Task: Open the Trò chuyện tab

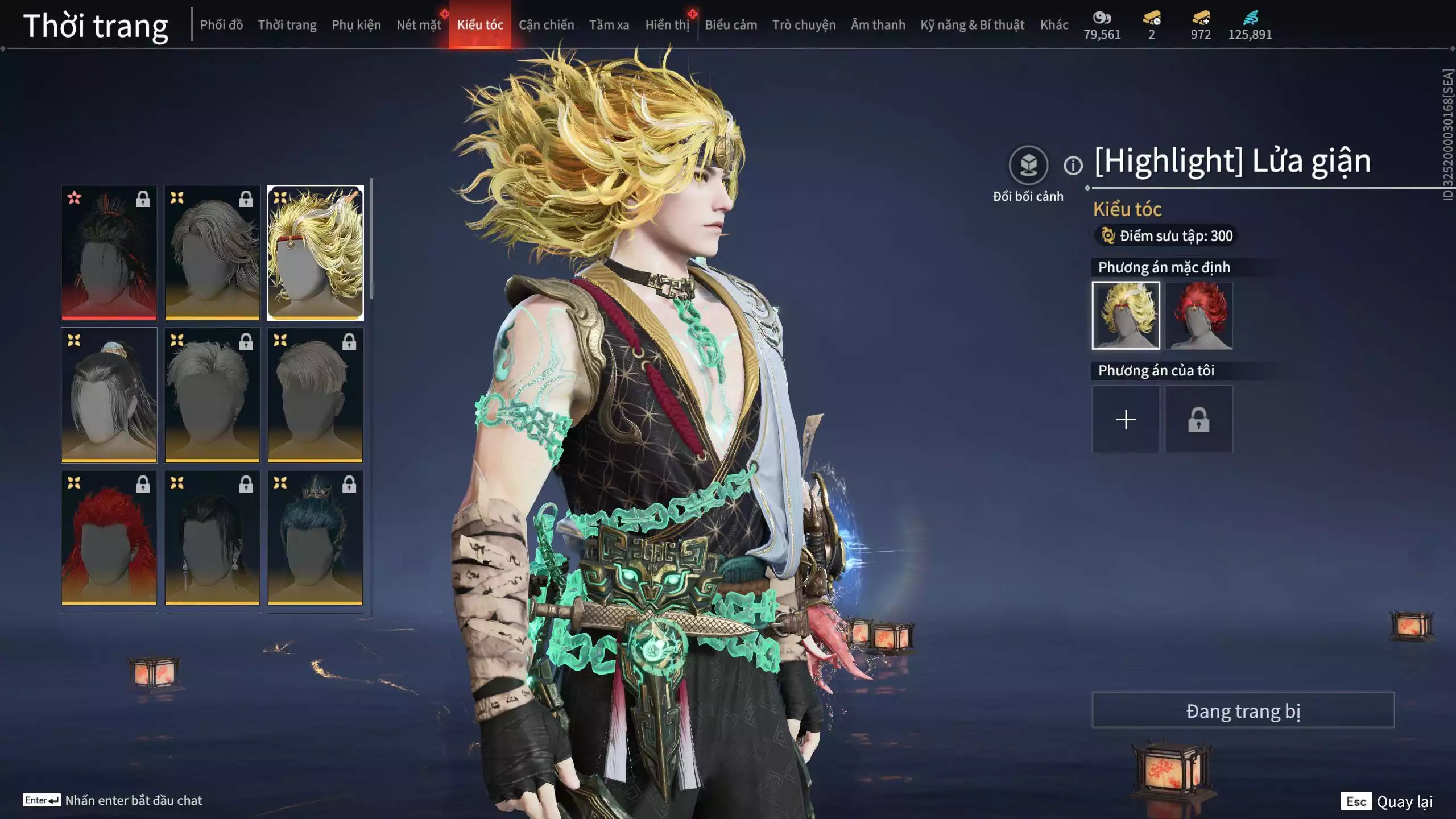Action: tap(804, 25)
